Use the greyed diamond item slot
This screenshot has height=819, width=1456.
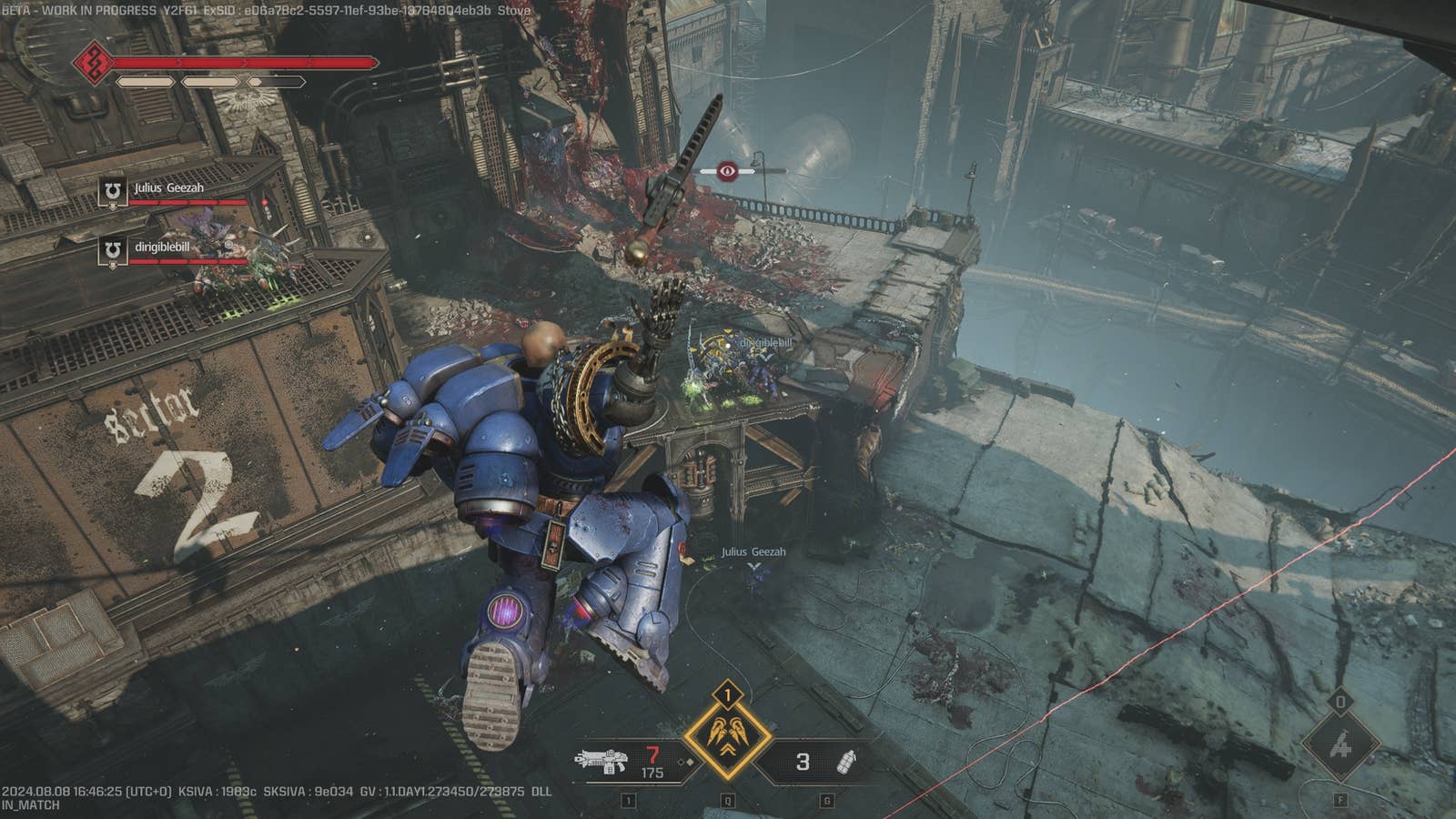(x=1340, y=746)
